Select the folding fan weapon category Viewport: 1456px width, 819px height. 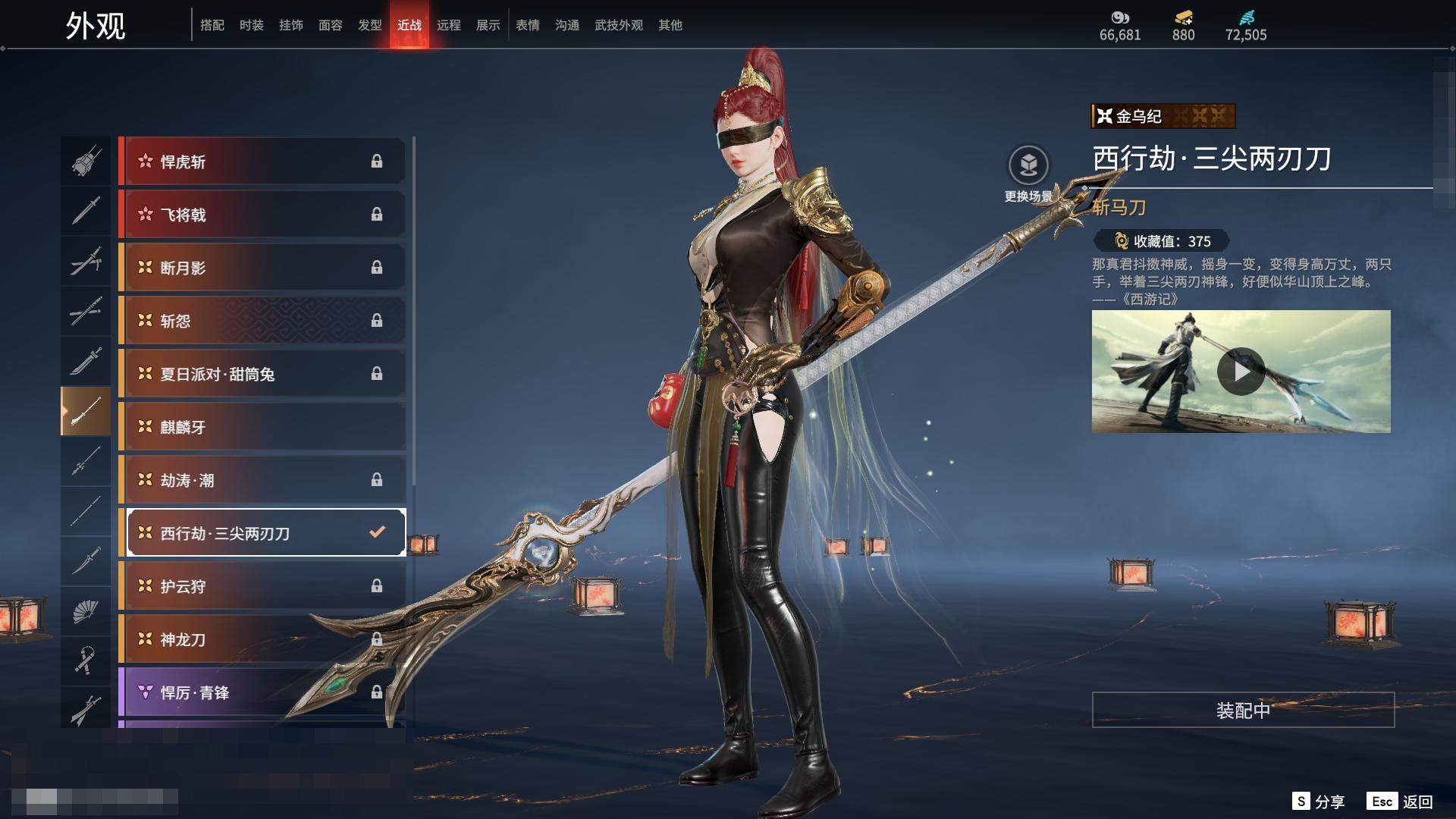(x=85, y=611)
